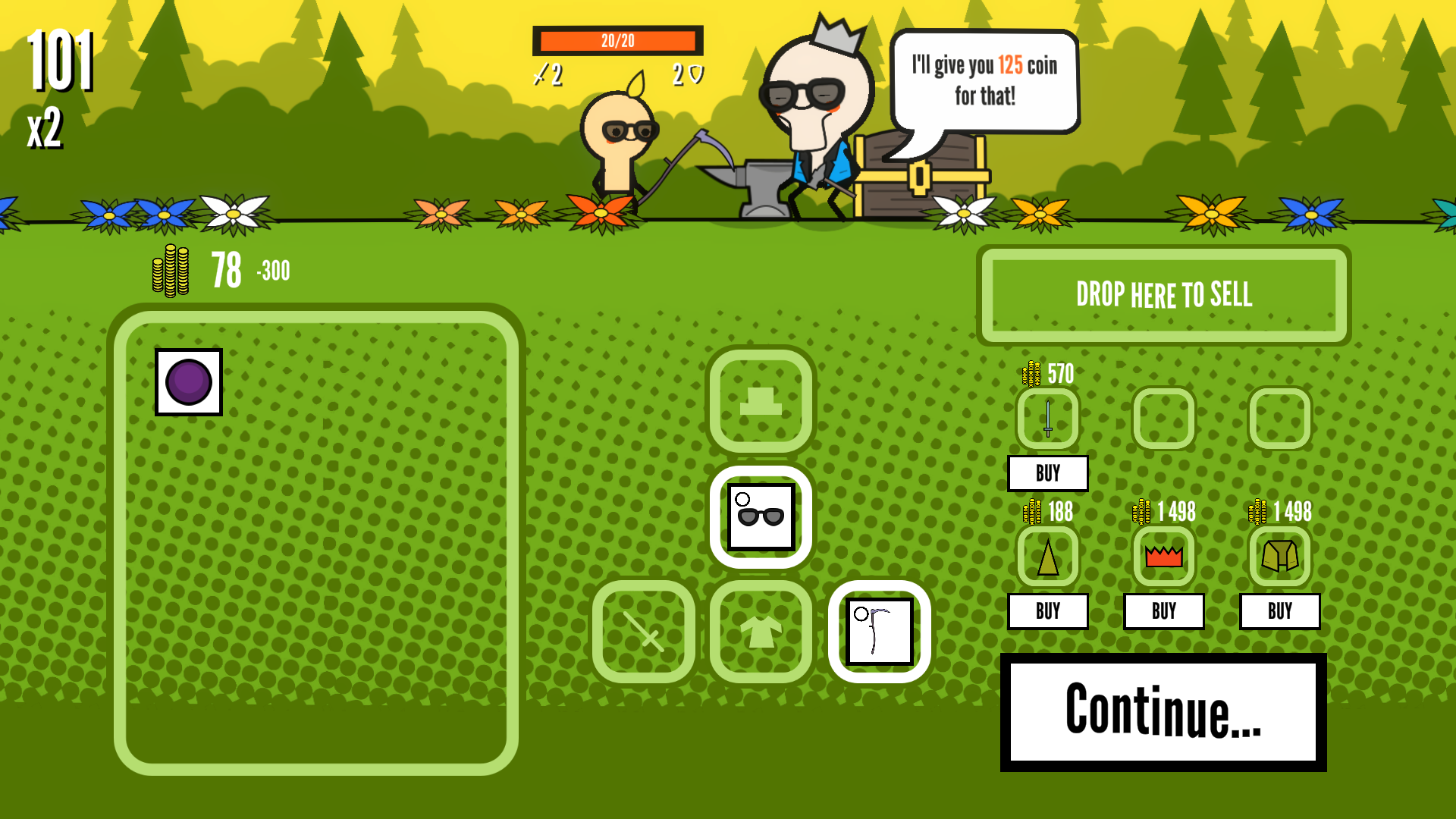Click the middle empty shop slot
1456x819 pixels.
click(1164, 419)
